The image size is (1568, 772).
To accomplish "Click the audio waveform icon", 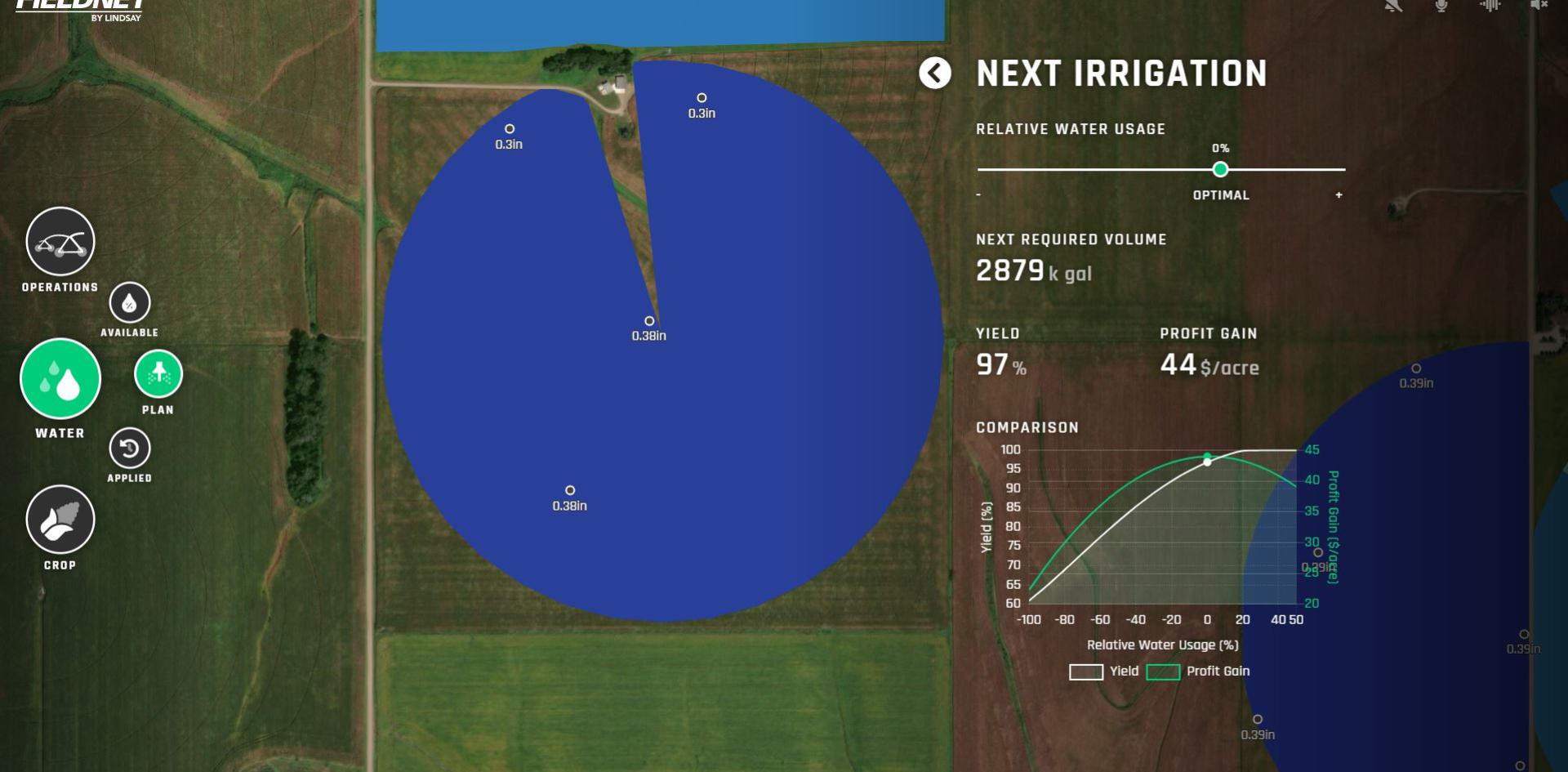I will click(x=1490, y=6).
